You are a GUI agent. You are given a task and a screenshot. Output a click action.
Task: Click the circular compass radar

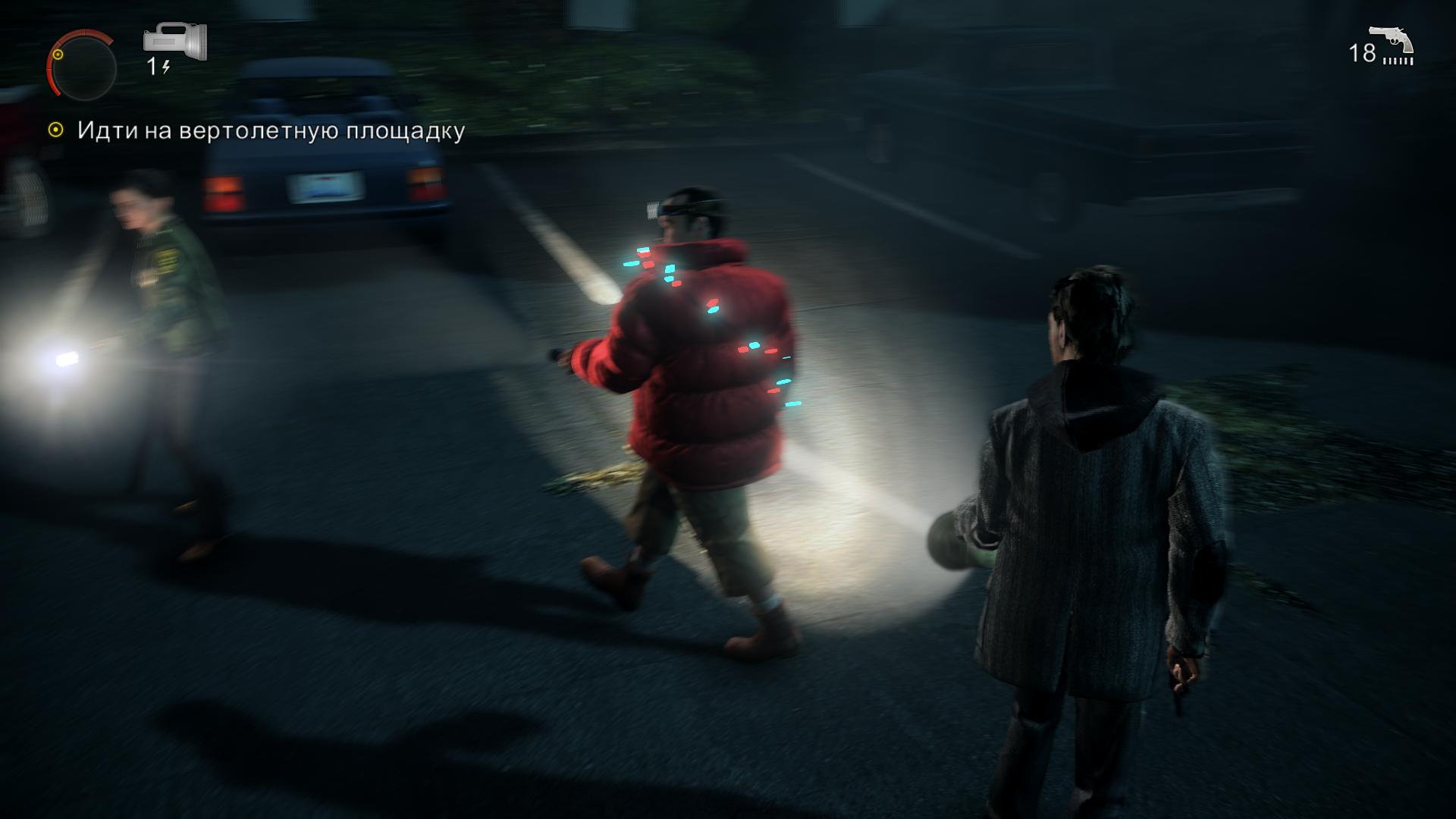82,66
